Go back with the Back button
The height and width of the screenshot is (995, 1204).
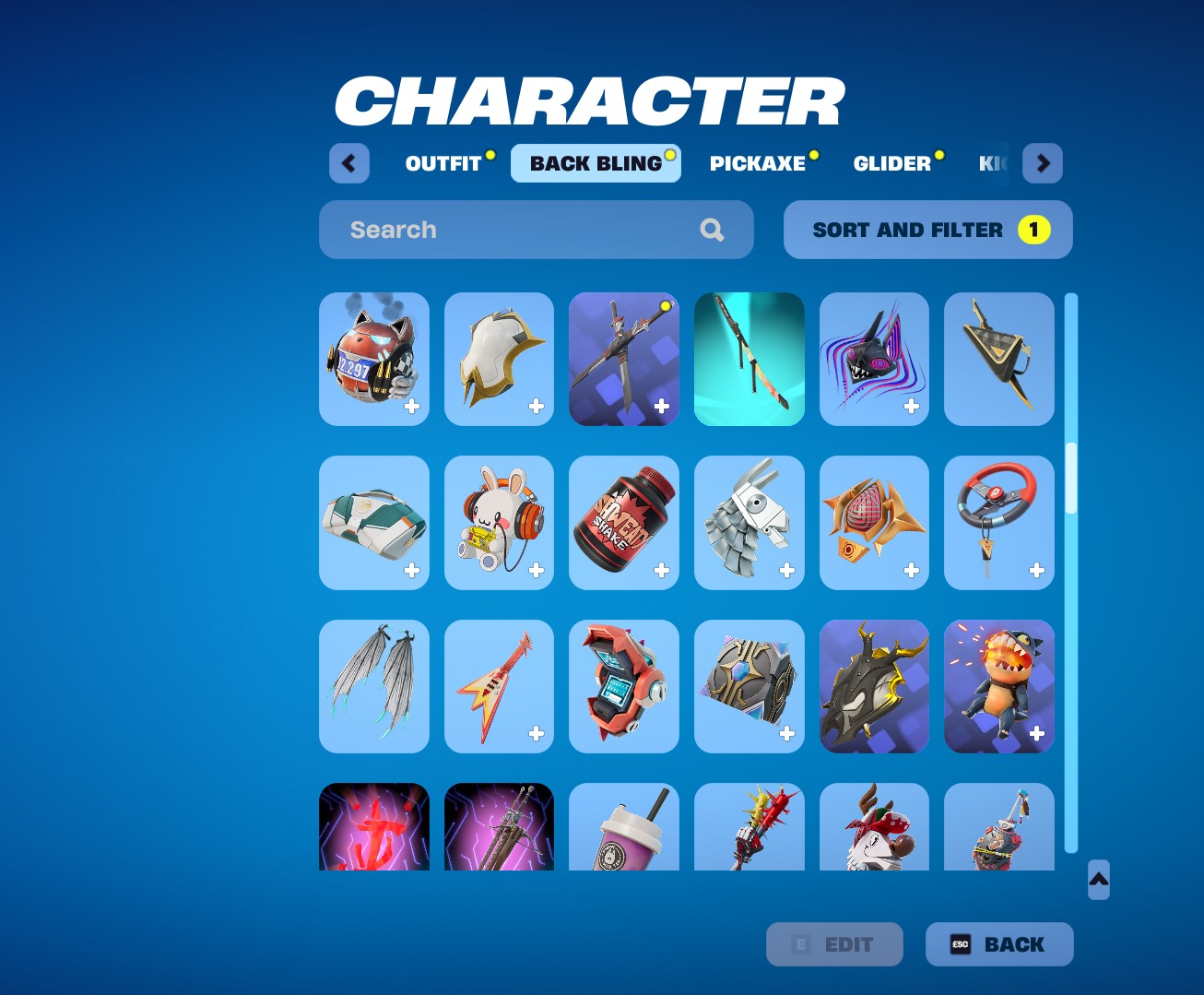tap(999, 944)
